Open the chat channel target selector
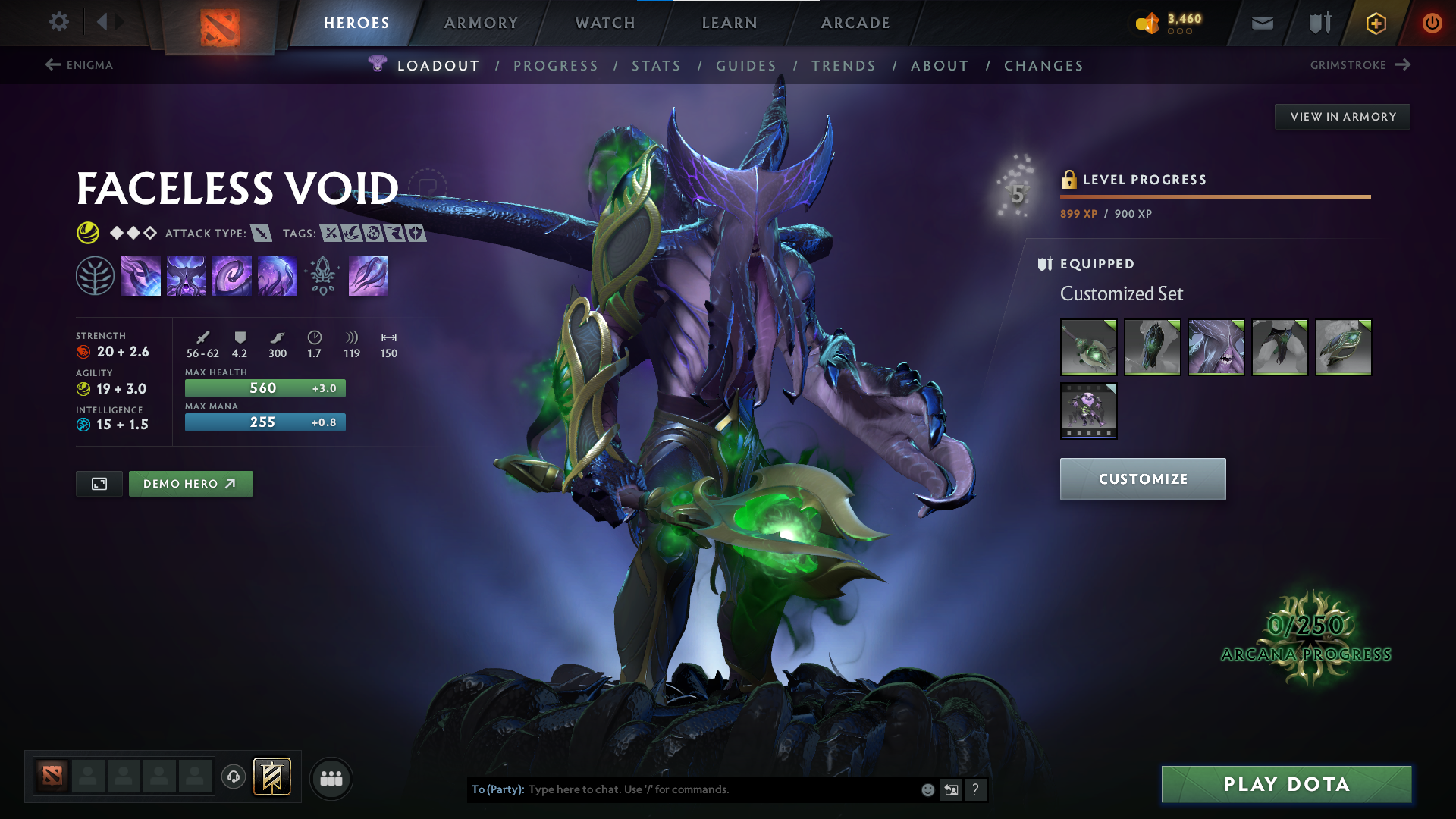1456x819 pixels. 952,789
